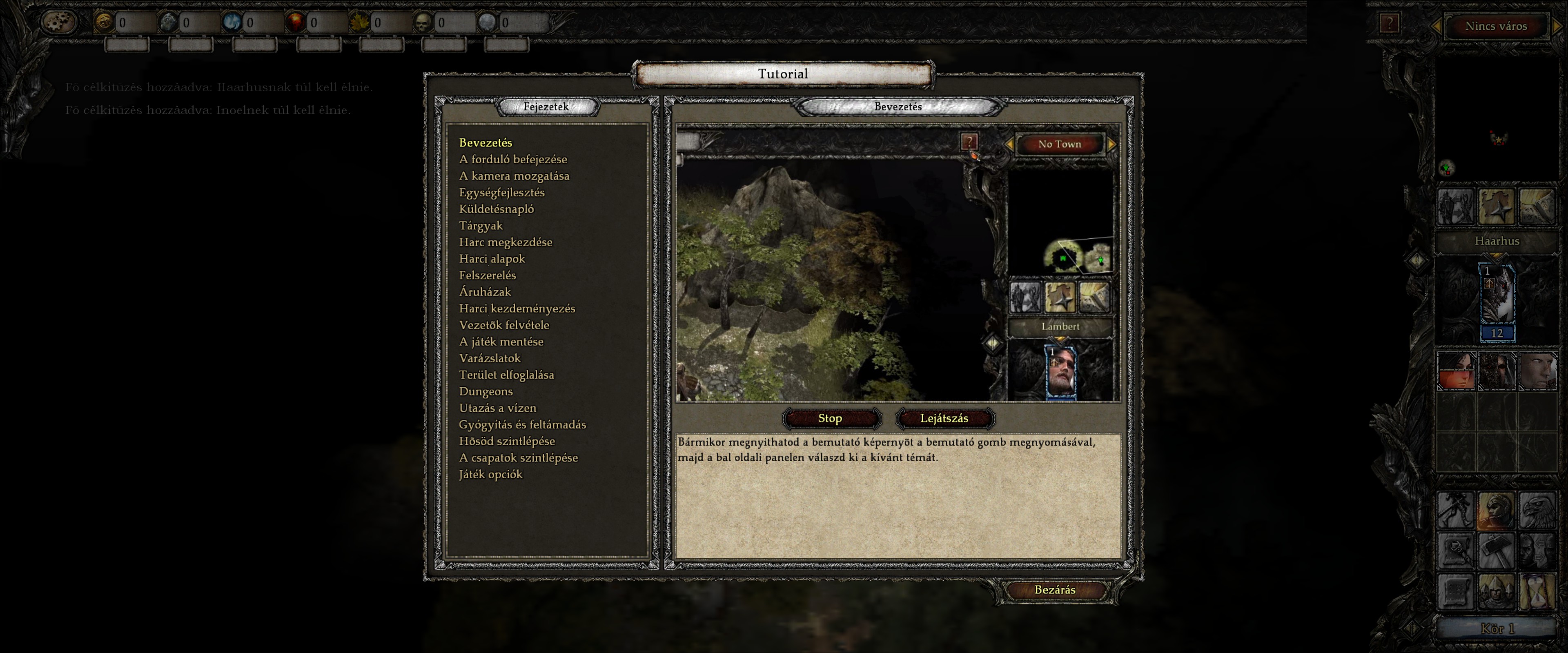This screenshot has width=1568, height=653.
Task: Open the Harc megkezdése chapter
Action: coord(505,242)
